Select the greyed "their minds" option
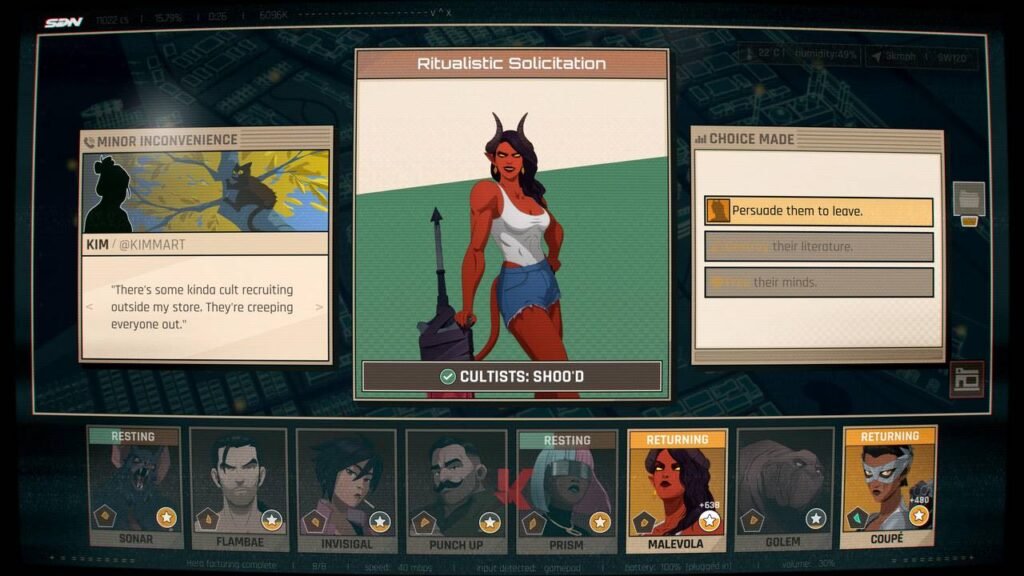The image size is (1024, 576). pos(818,282)
